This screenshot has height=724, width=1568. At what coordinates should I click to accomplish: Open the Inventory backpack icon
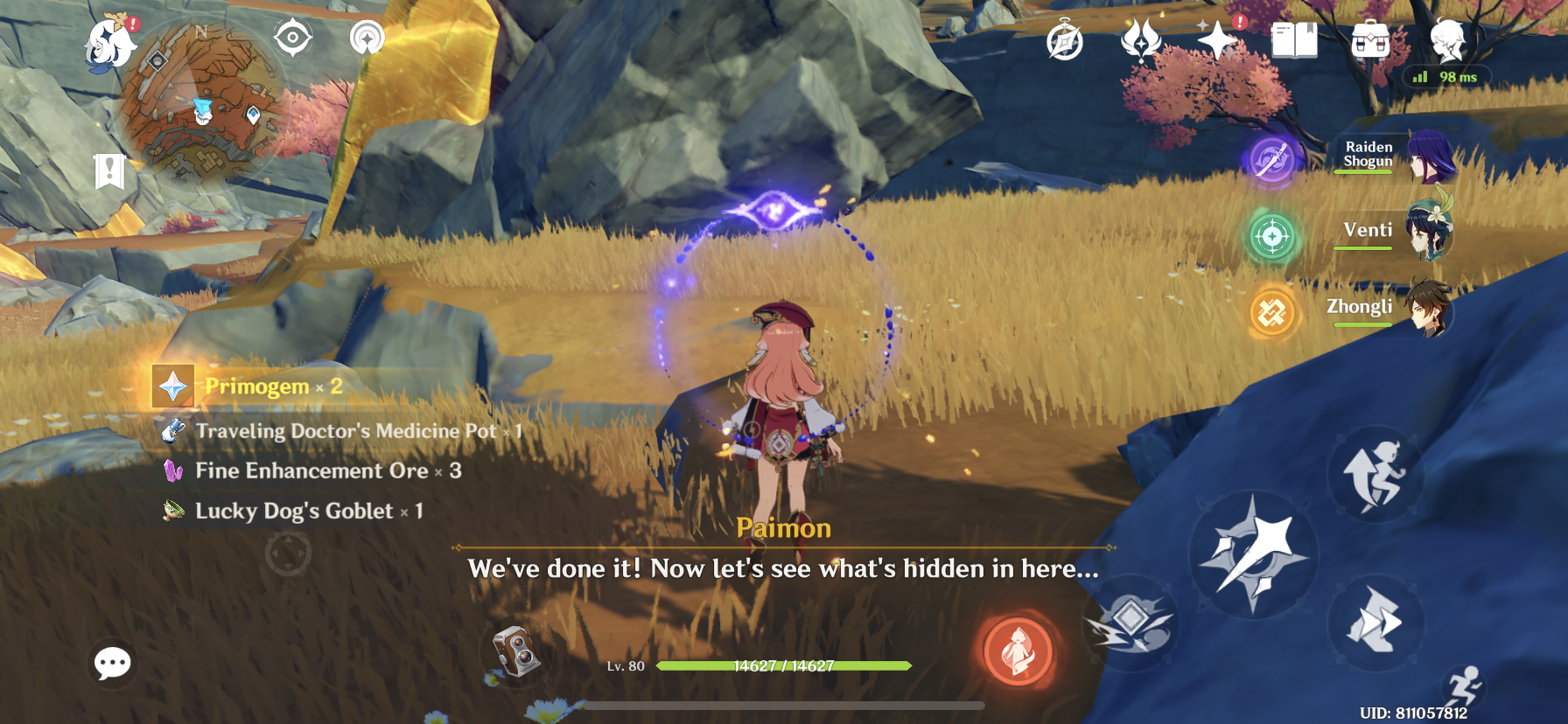[1370, 40]
